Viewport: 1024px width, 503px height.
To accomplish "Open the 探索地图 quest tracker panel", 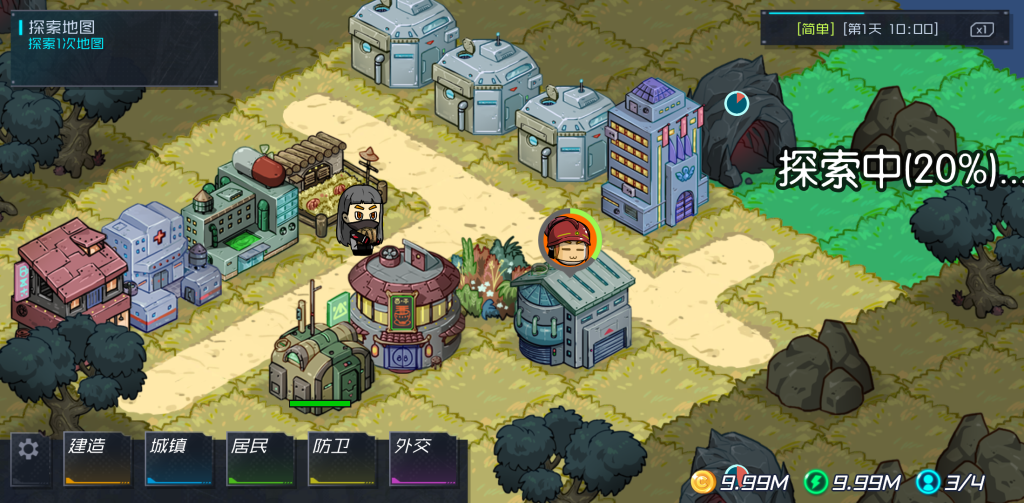I will tap(114, 48).
